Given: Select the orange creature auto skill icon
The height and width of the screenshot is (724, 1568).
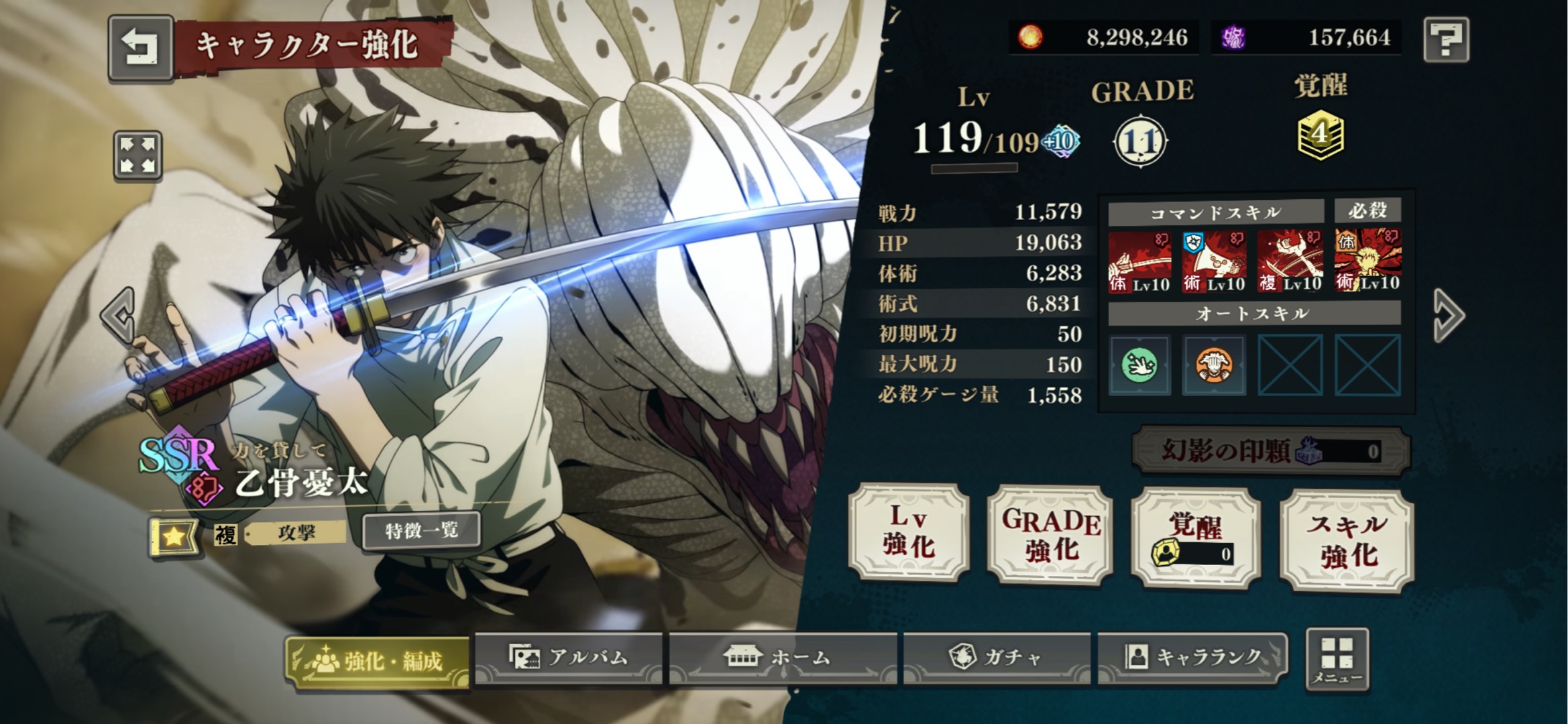Looking at the screenshot, I should (1214, 365).
